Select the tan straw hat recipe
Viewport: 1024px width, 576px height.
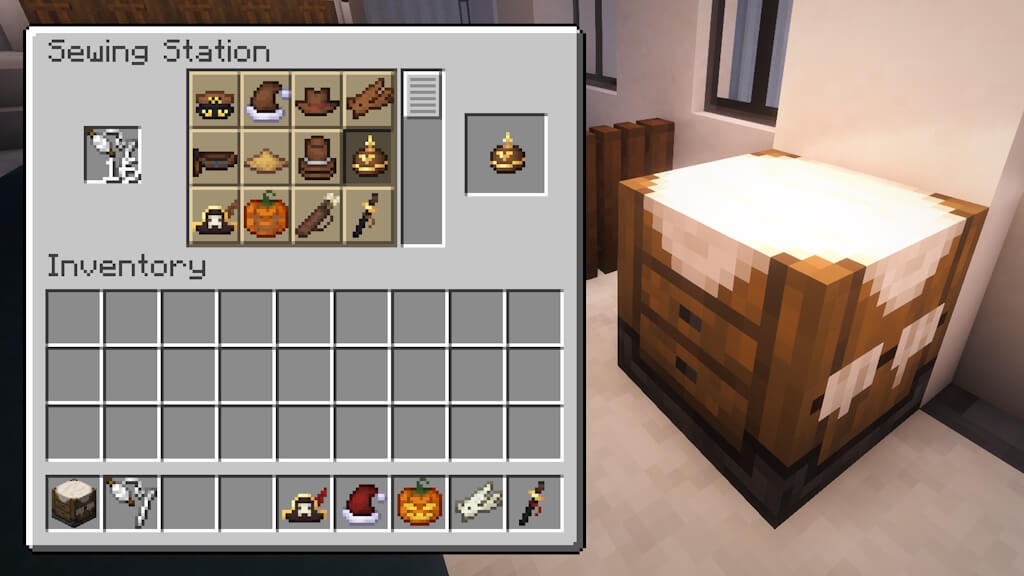266,158
